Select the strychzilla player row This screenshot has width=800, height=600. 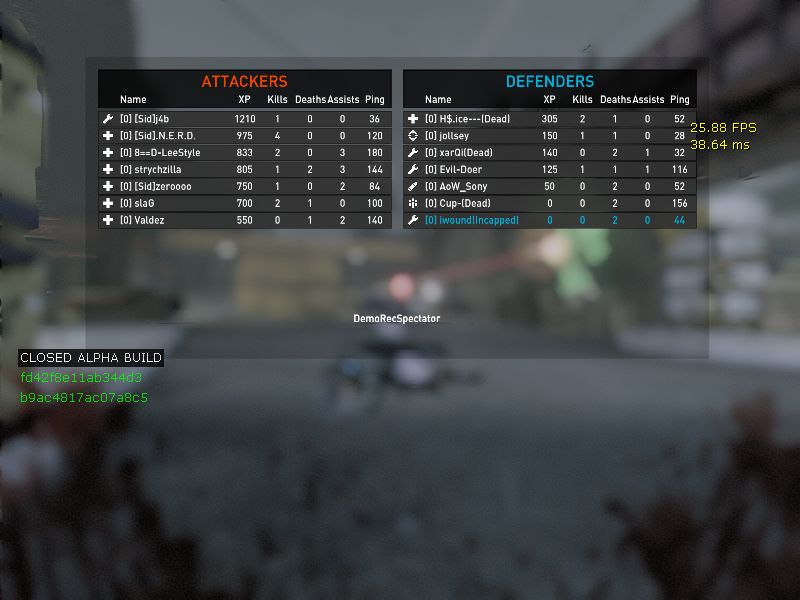244,170
